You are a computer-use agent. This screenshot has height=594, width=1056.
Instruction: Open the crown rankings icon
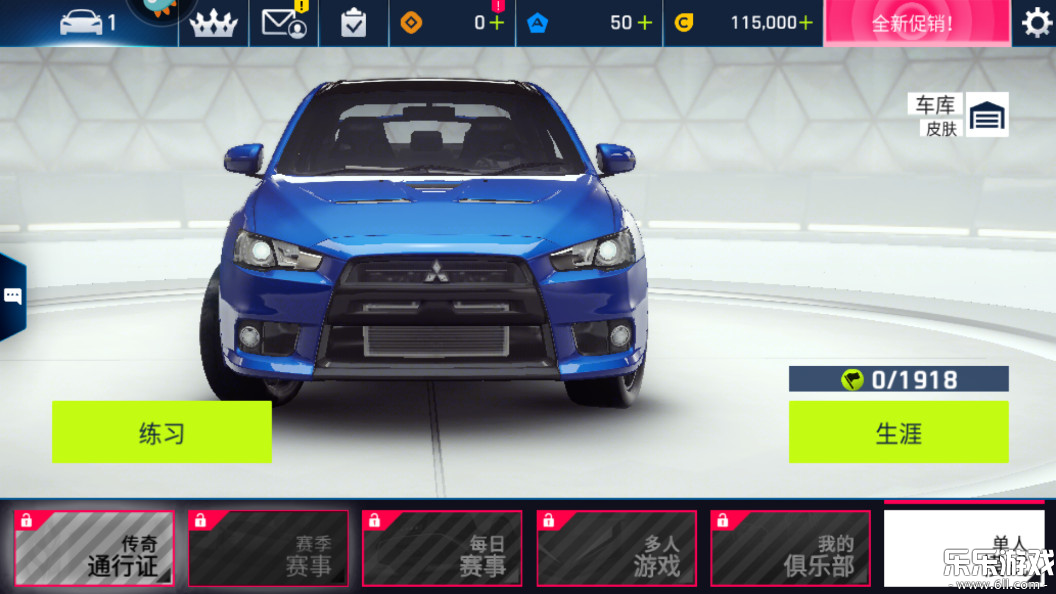tap(213, 23)
